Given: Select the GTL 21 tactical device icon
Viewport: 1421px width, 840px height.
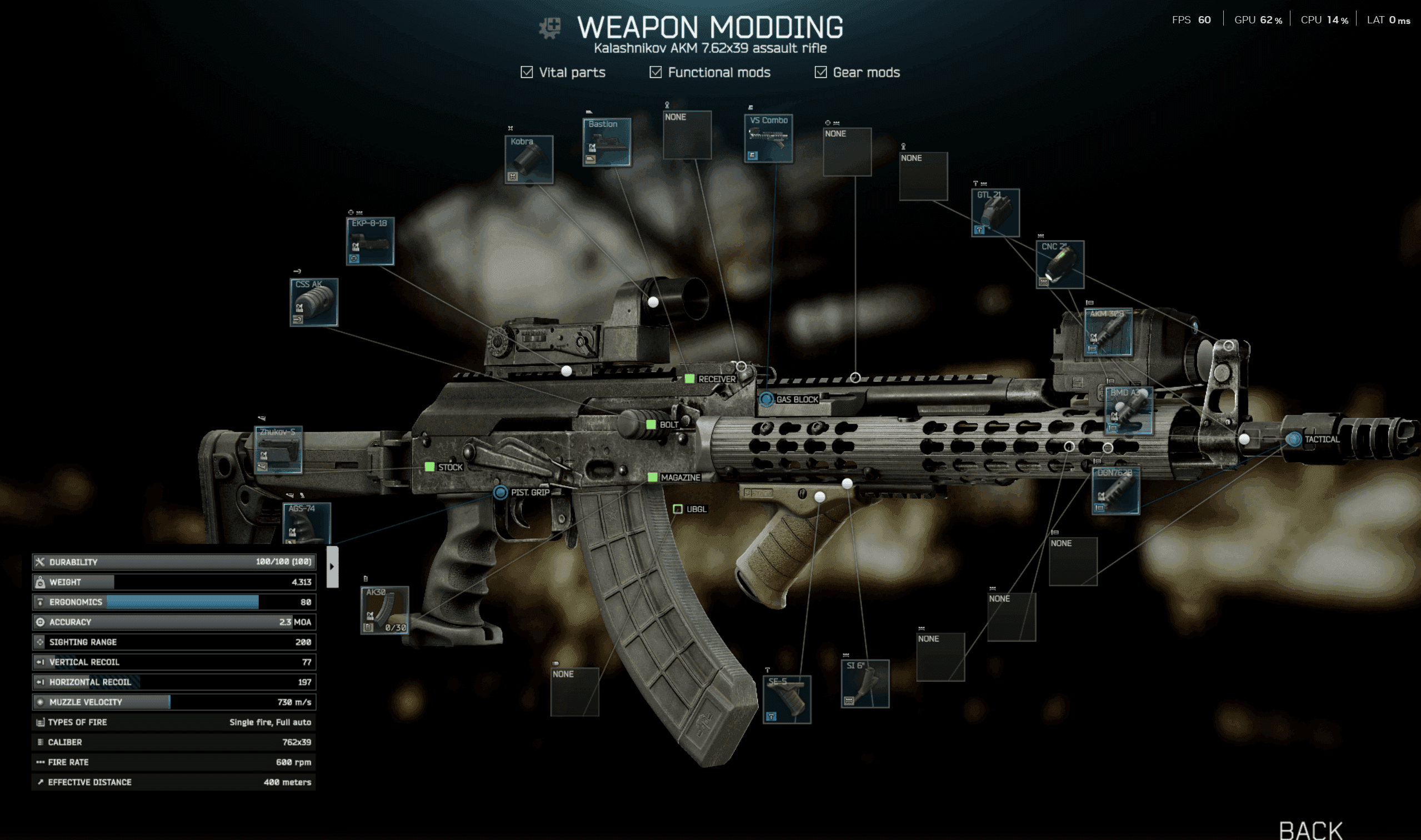Looking at the screenshot, I should pos(997,213).
